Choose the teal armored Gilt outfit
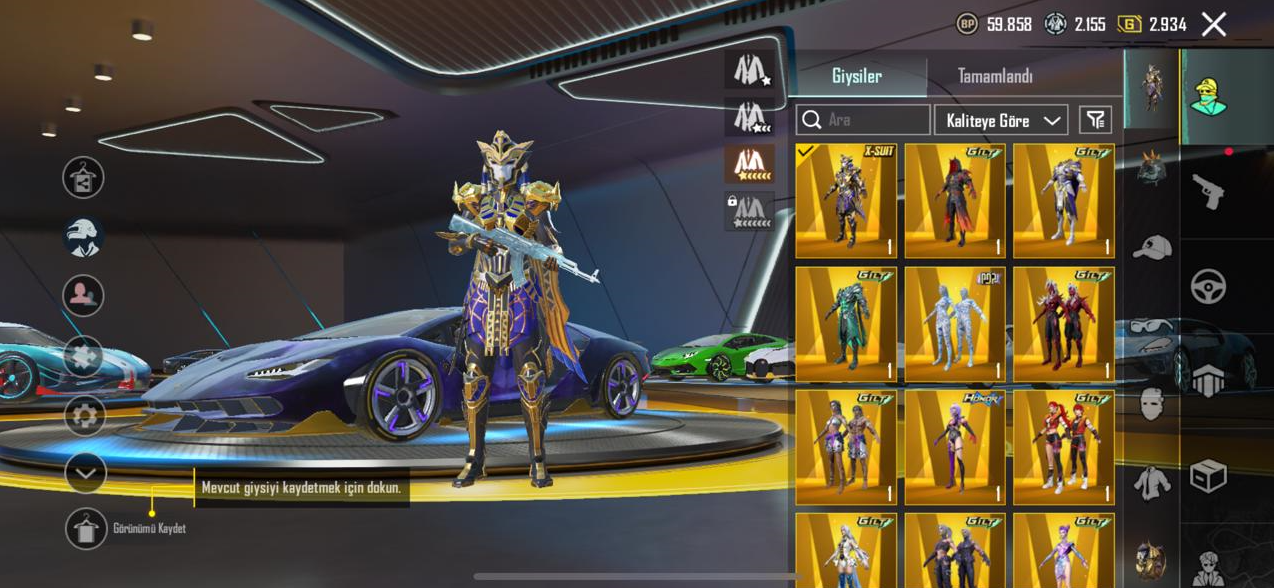 pos(846,324)
